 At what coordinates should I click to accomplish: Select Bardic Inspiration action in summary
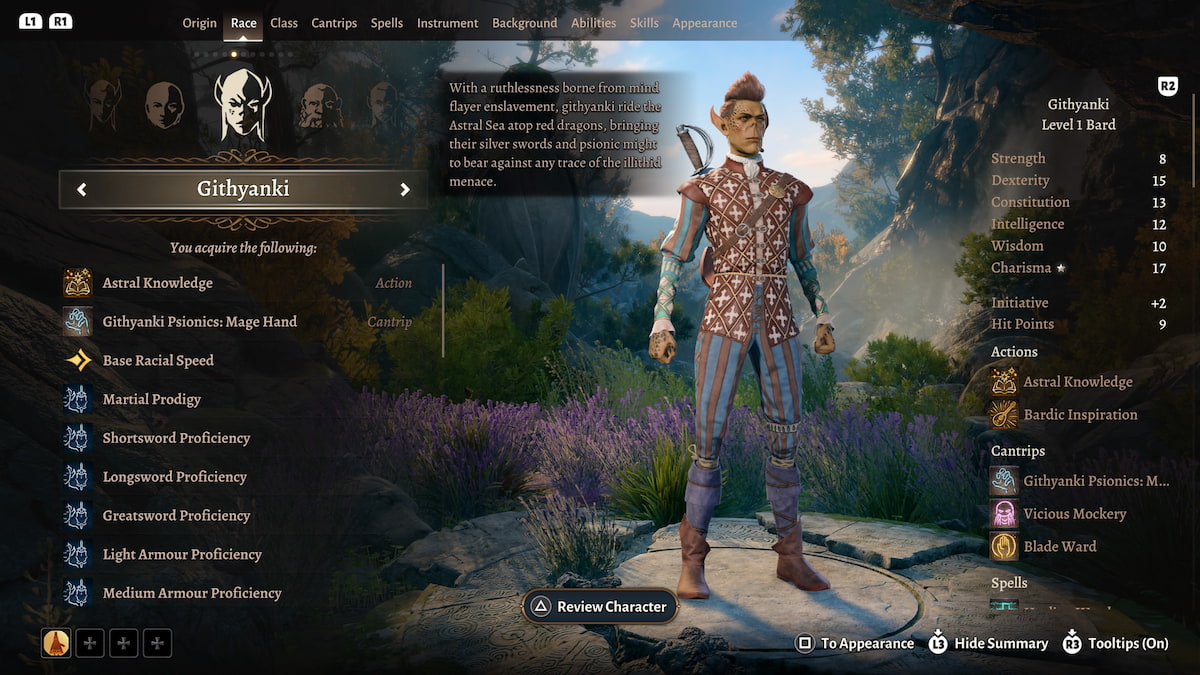pos(1080,415)
